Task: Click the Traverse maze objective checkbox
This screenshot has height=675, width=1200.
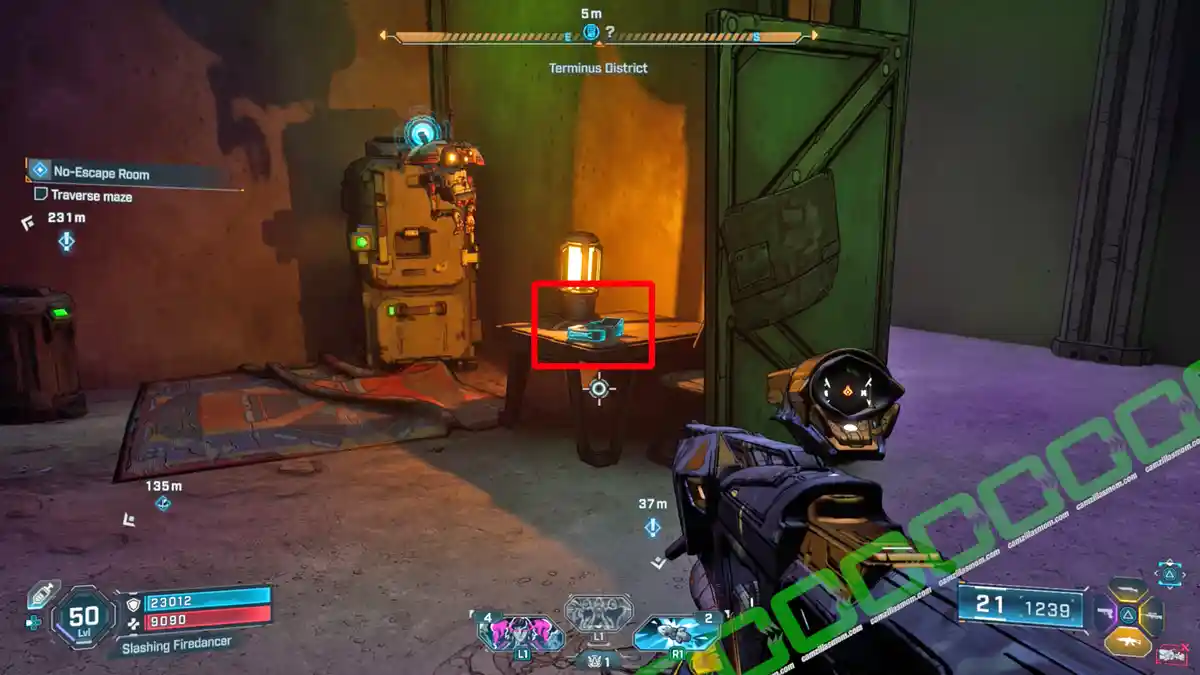Action: coord(41,196)
